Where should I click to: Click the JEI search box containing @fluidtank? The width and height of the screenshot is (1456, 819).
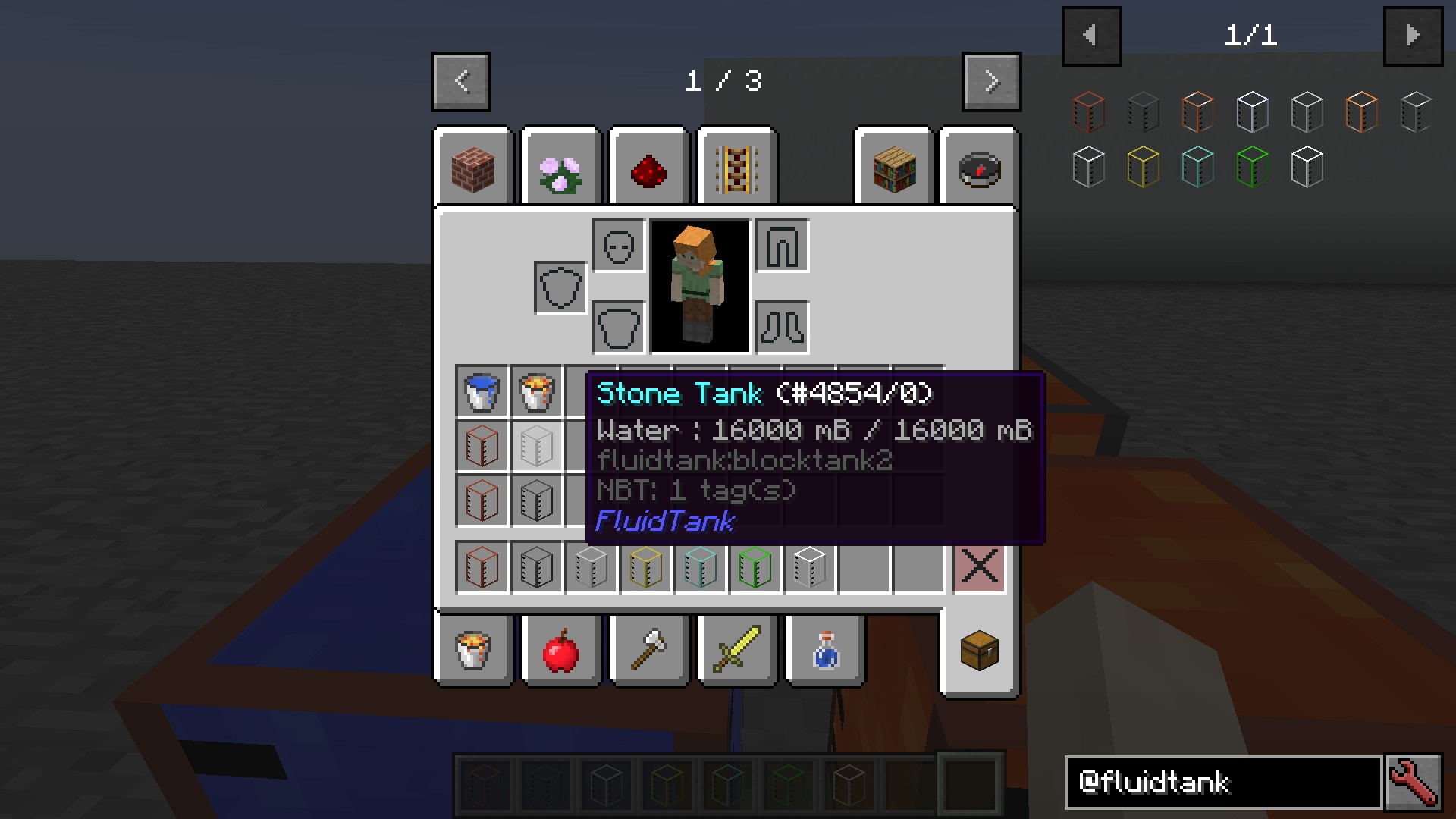(1222, 782)
